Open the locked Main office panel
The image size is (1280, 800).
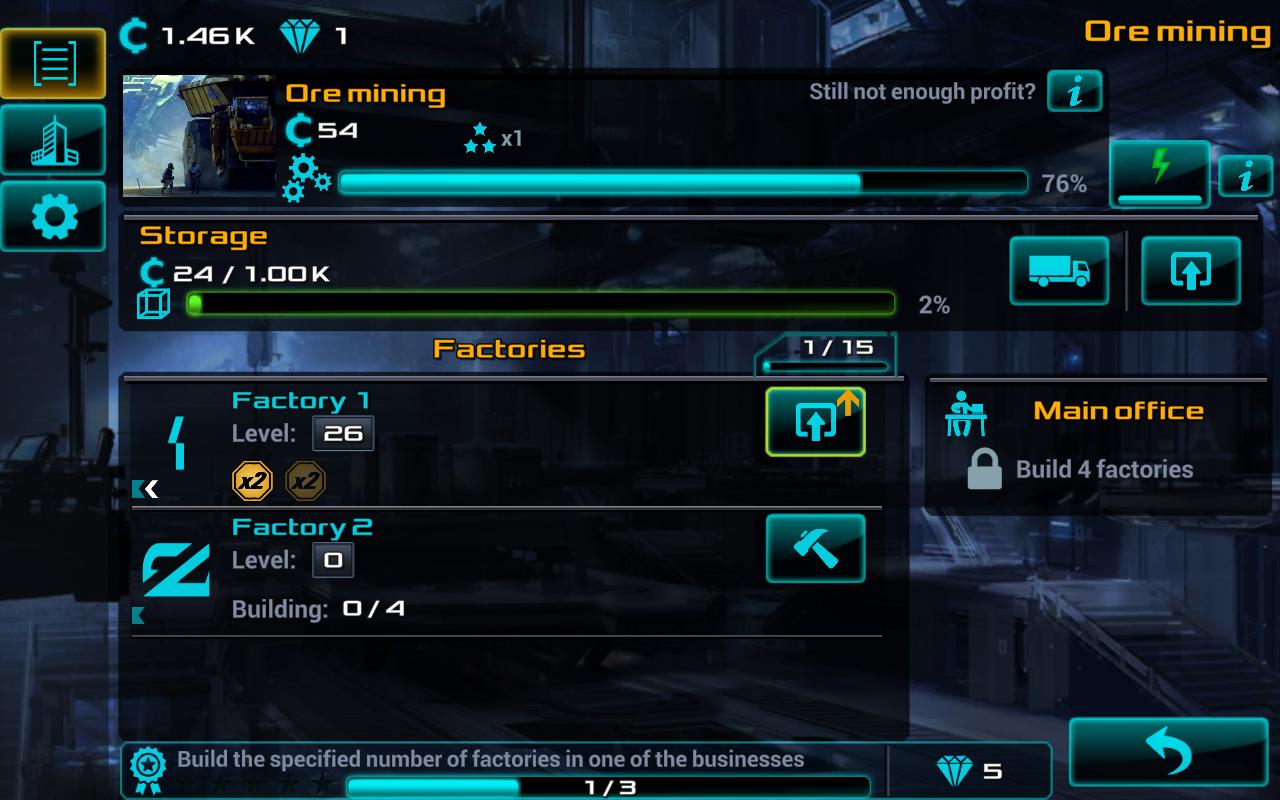point(1098,445)
